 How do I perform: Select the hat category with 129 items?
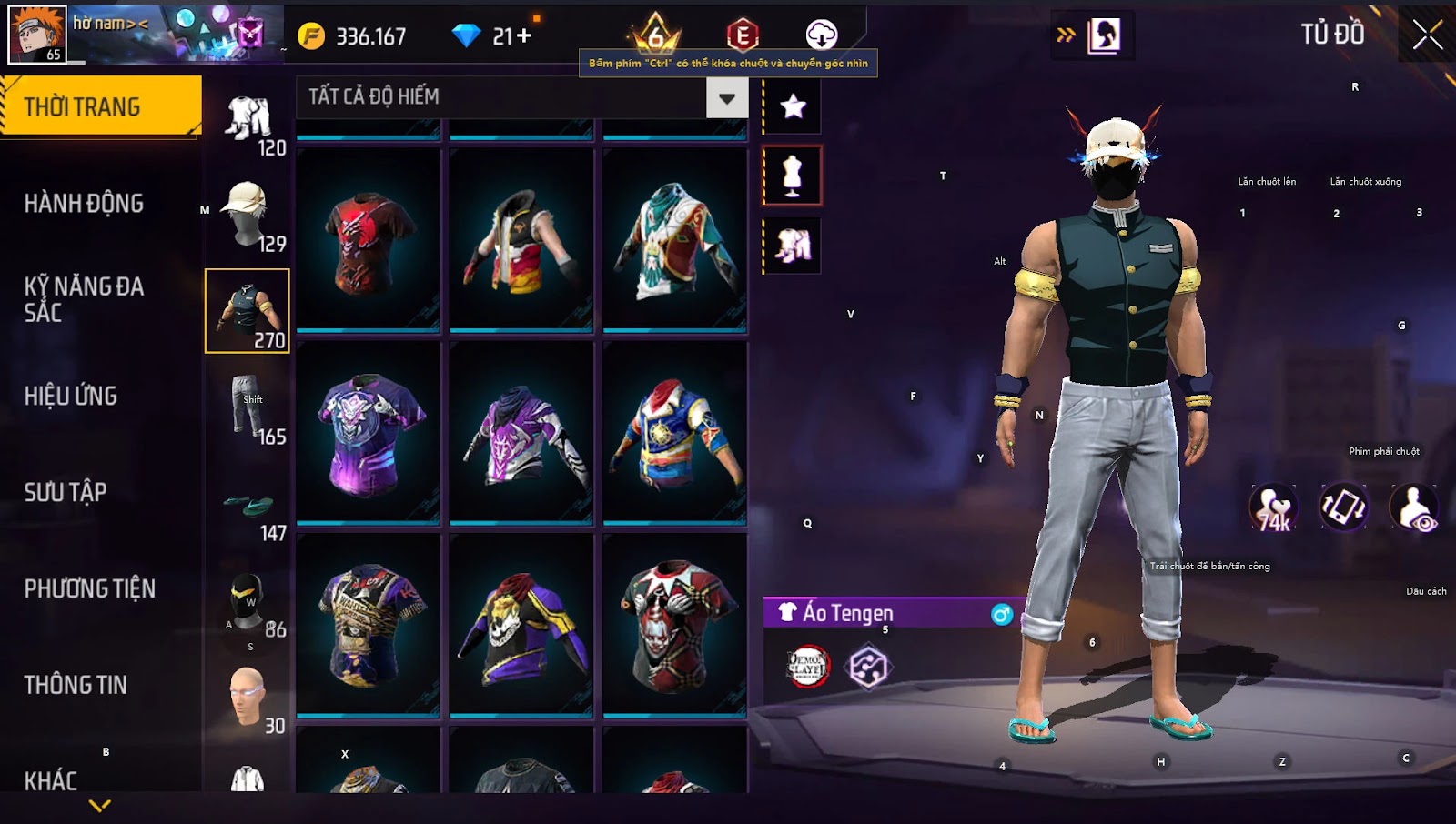click(248, 215)
